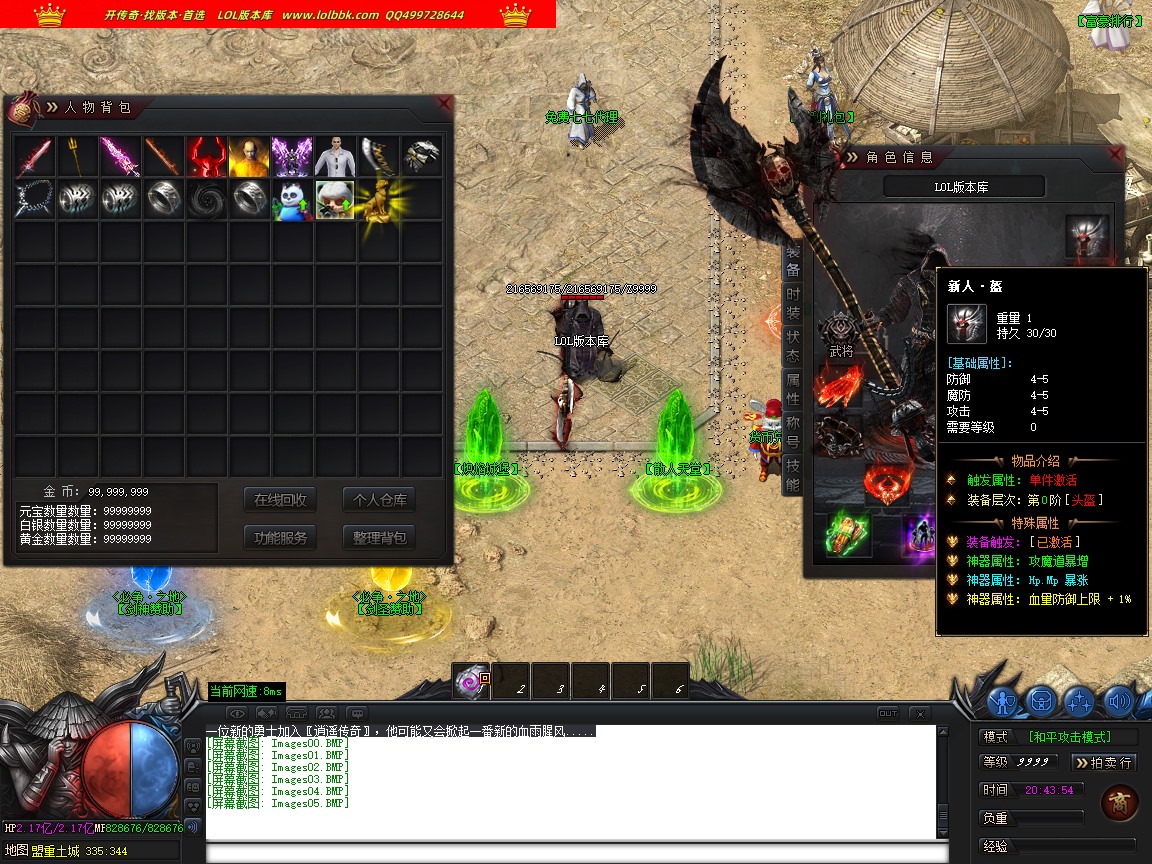Click the round 商 shop button
Screen dimensions: 1152x864
[x=1119, y=802]
